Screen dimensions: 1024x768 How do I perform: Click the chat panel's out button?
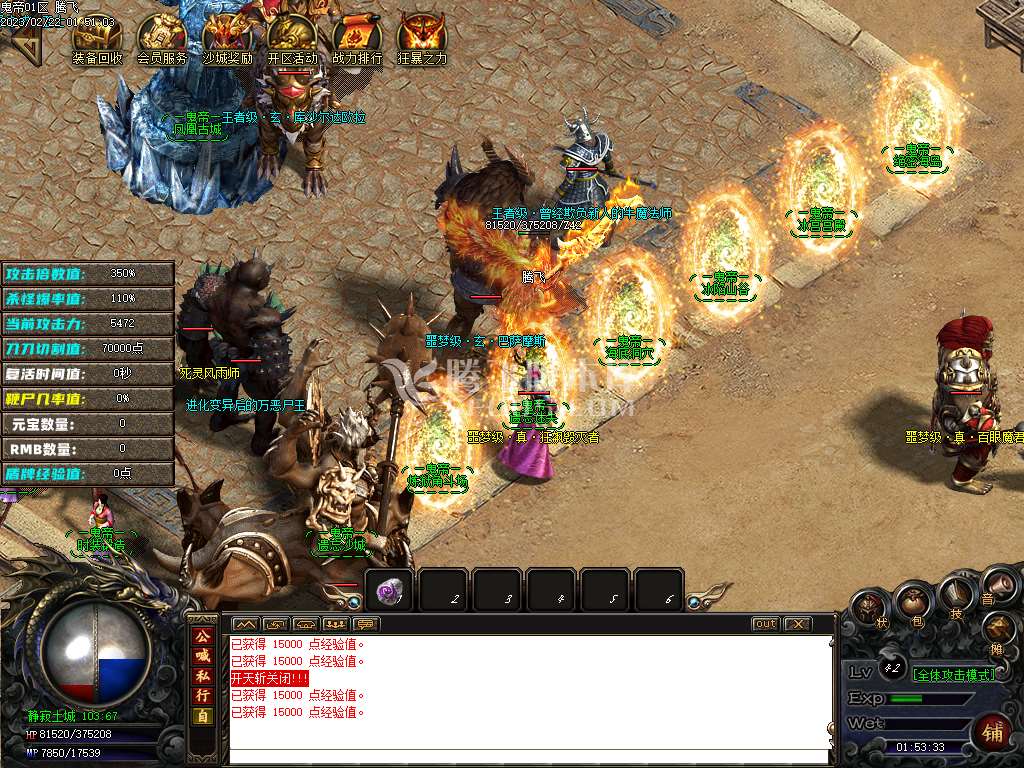pos(765,624)
